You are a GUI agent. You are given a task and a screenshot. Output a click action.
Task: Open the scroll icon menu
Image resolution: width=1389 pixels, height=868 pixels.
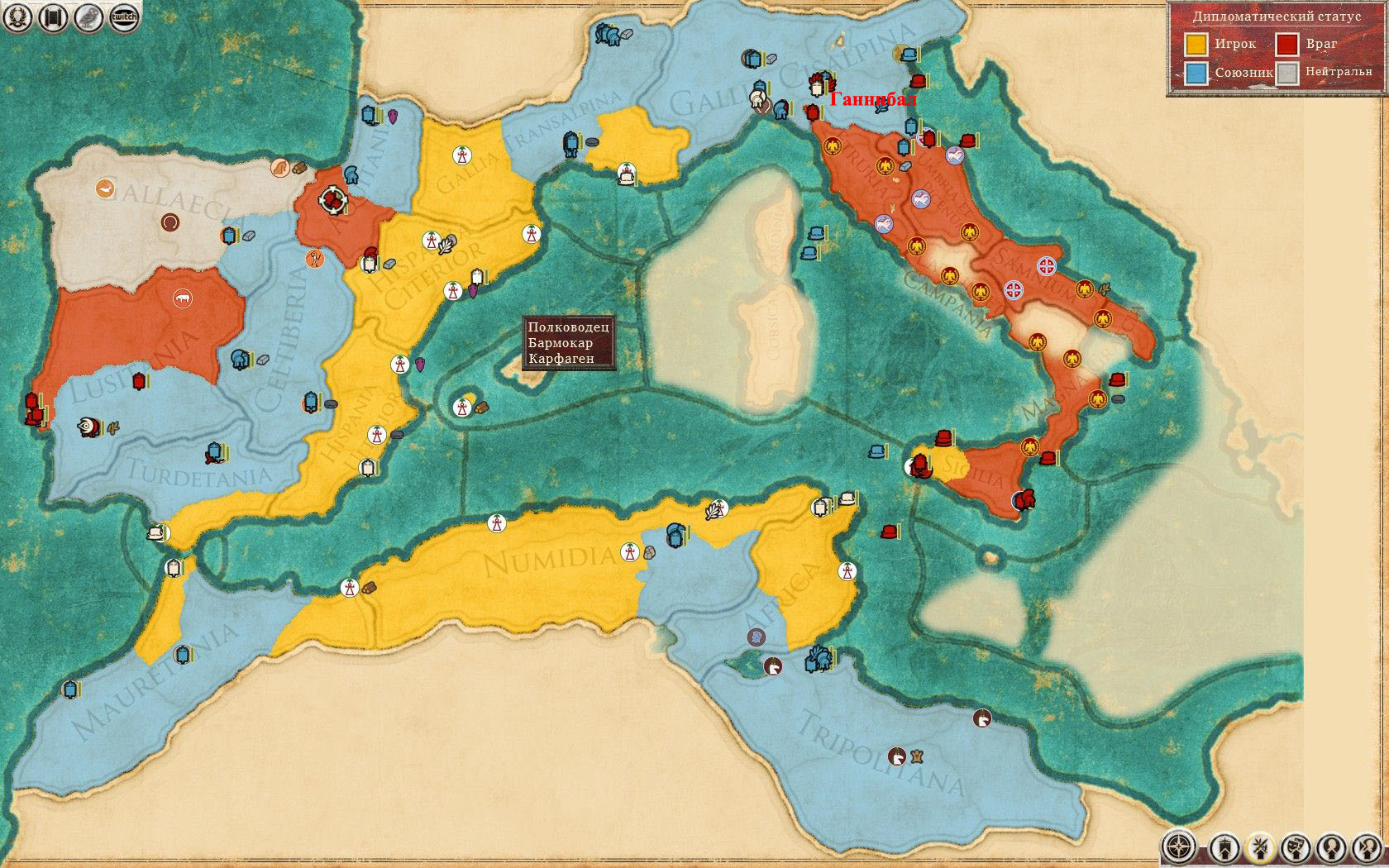53,17
